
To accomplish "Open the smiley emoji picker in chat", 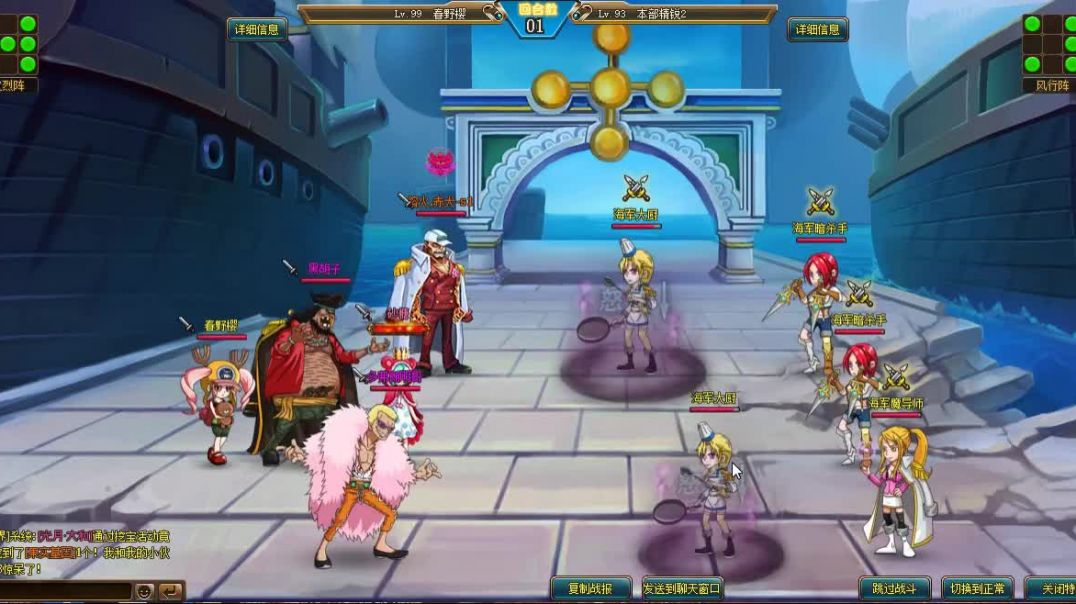I will (145, 591).
